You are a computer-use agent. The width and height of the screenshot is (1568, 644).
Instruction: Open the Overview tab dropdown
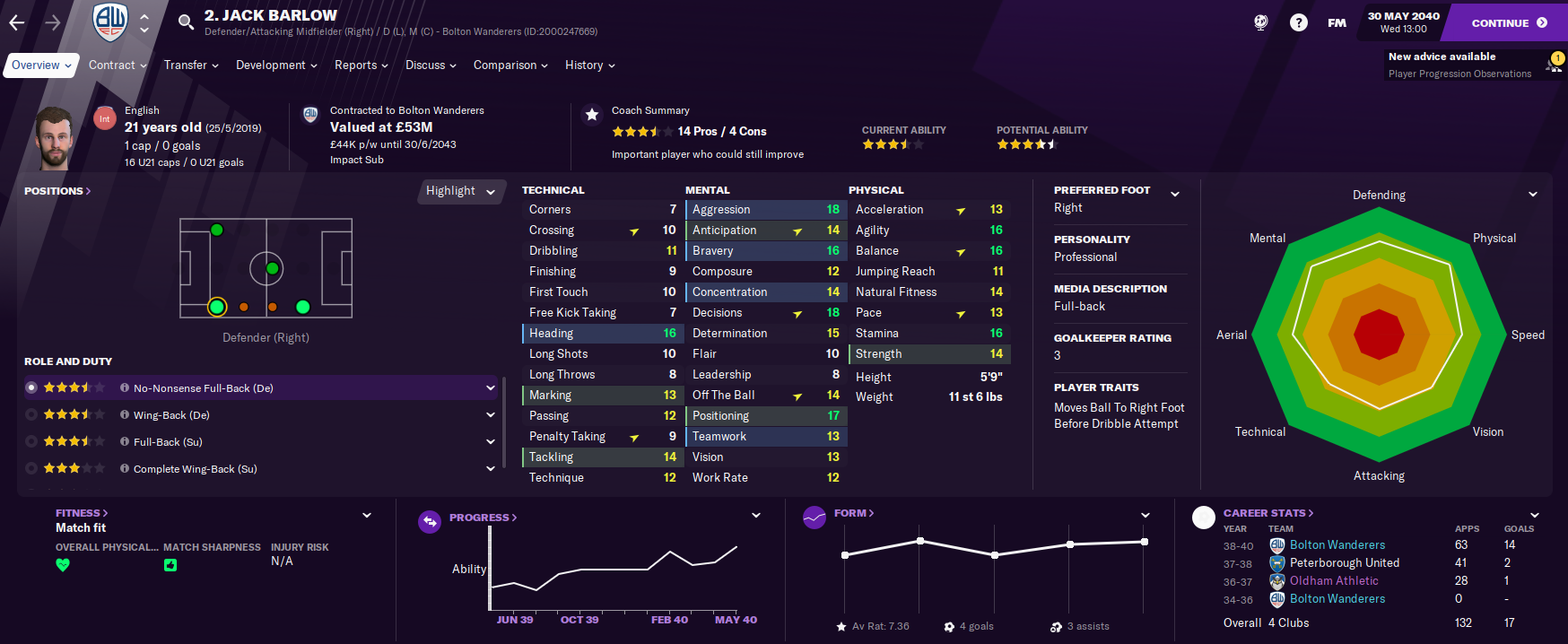[x=40, y=65]
